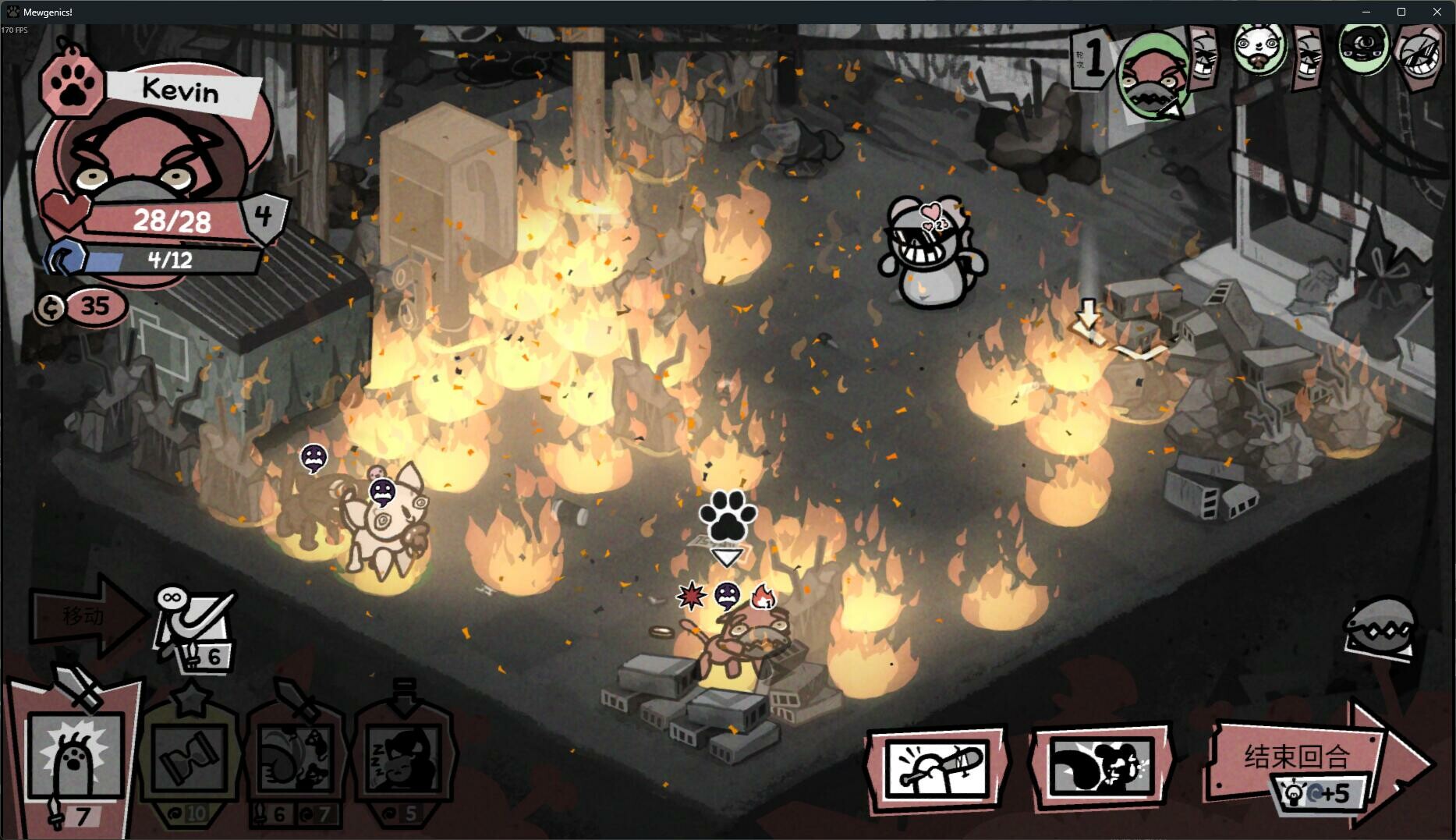Choose the cat chasing mice ability

(x=296, y=758)
